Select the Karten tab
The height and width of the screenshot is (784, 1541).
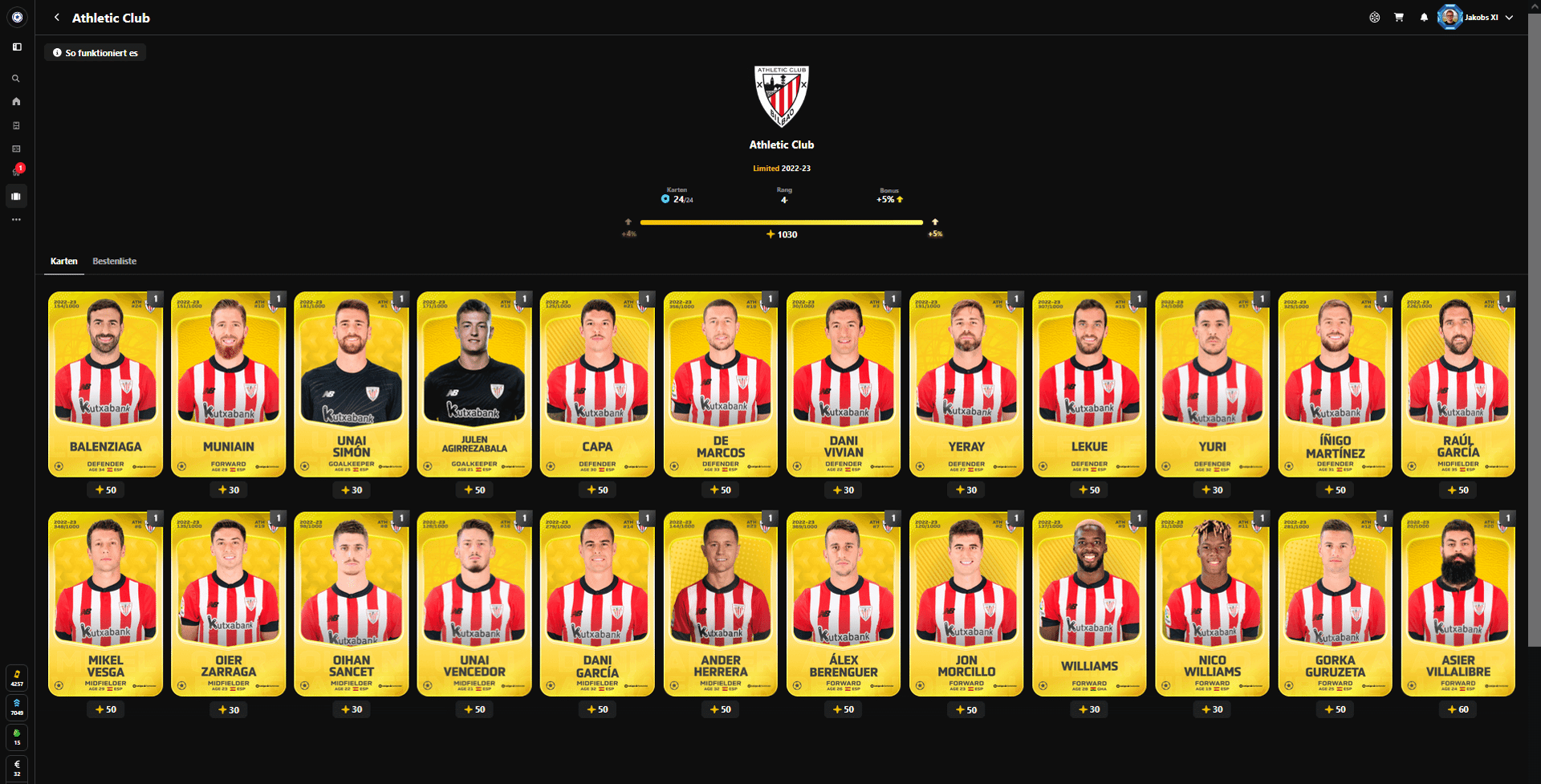(x=64, y=262)
